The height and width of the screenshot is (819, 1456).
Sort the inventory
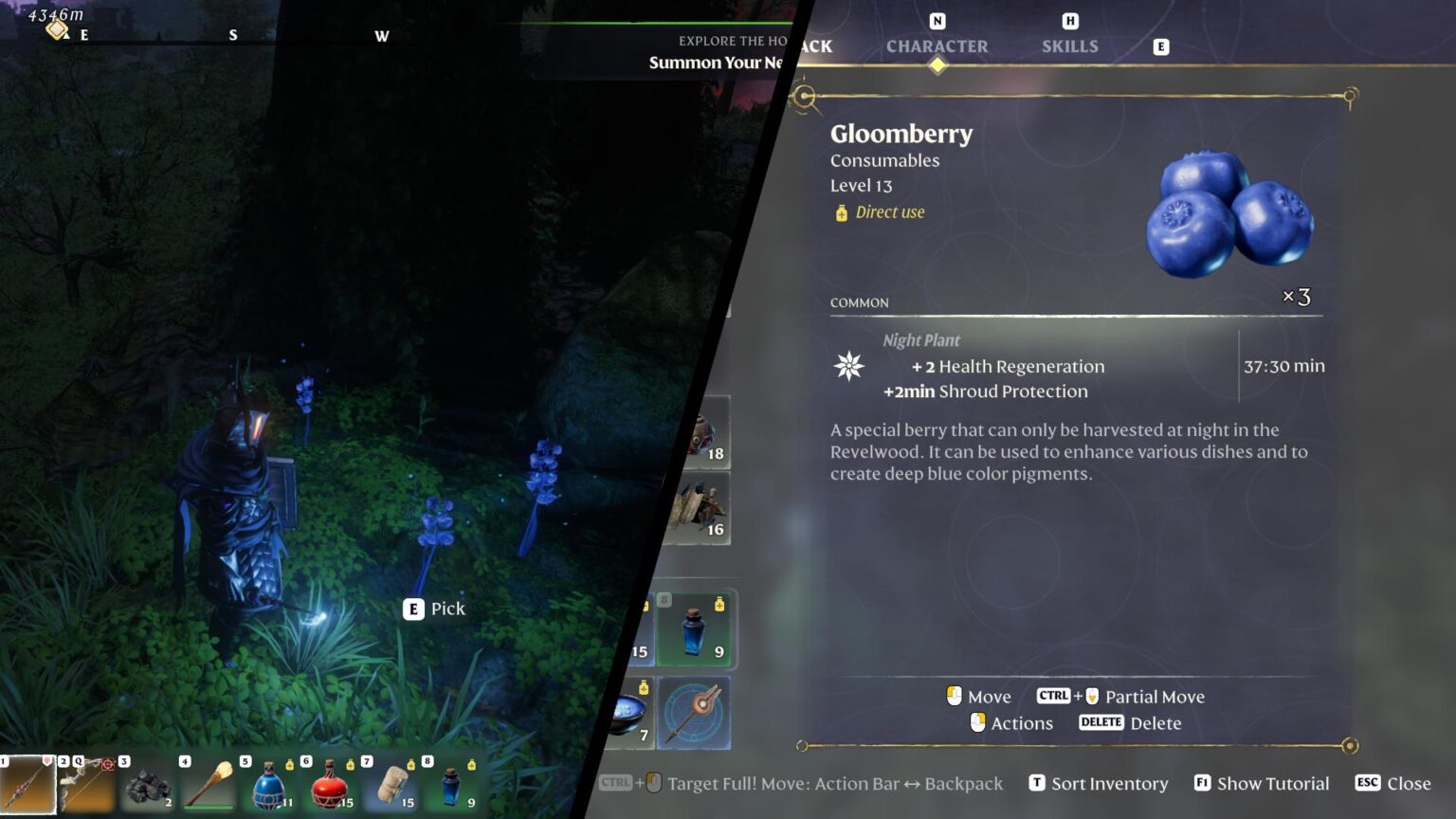coord(1099,783)
